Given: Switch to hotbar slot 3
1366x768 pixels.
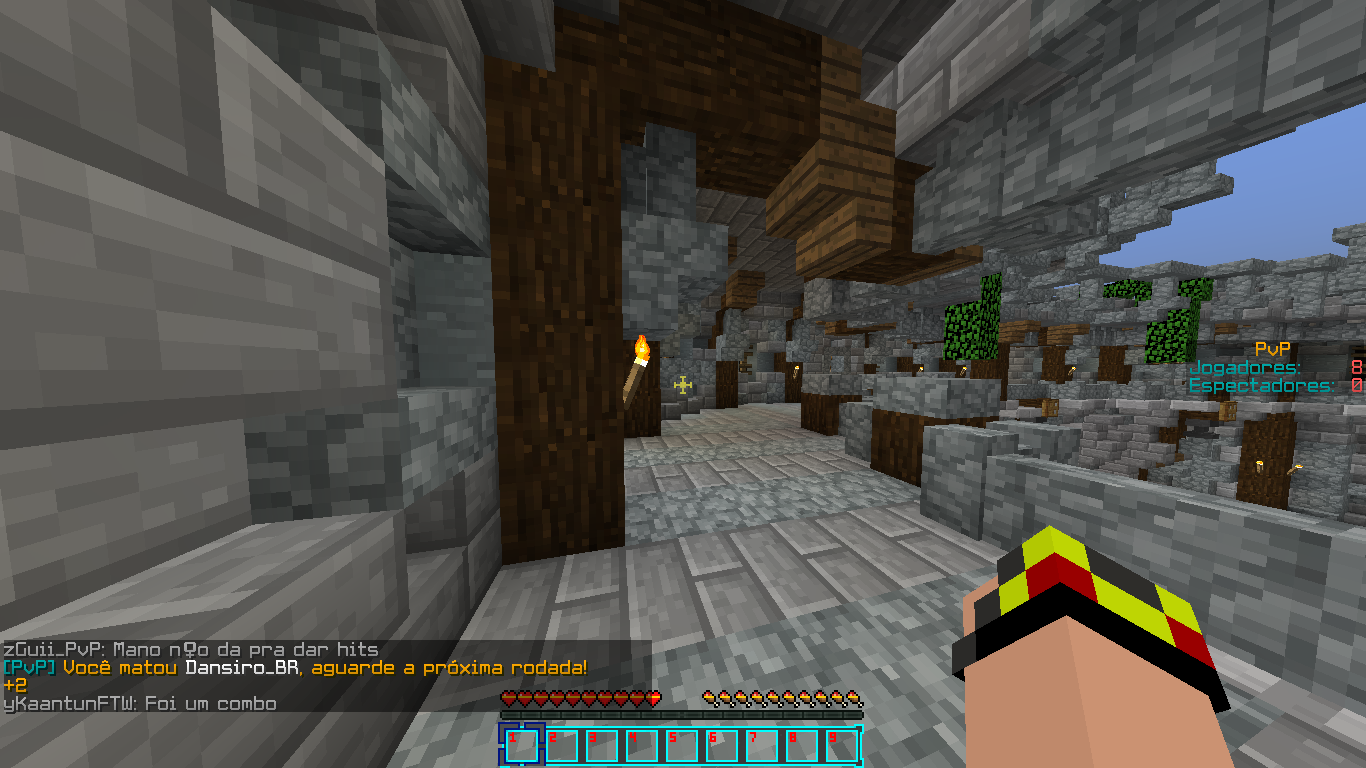Looking at the screenshot, I should pos(601,746).
